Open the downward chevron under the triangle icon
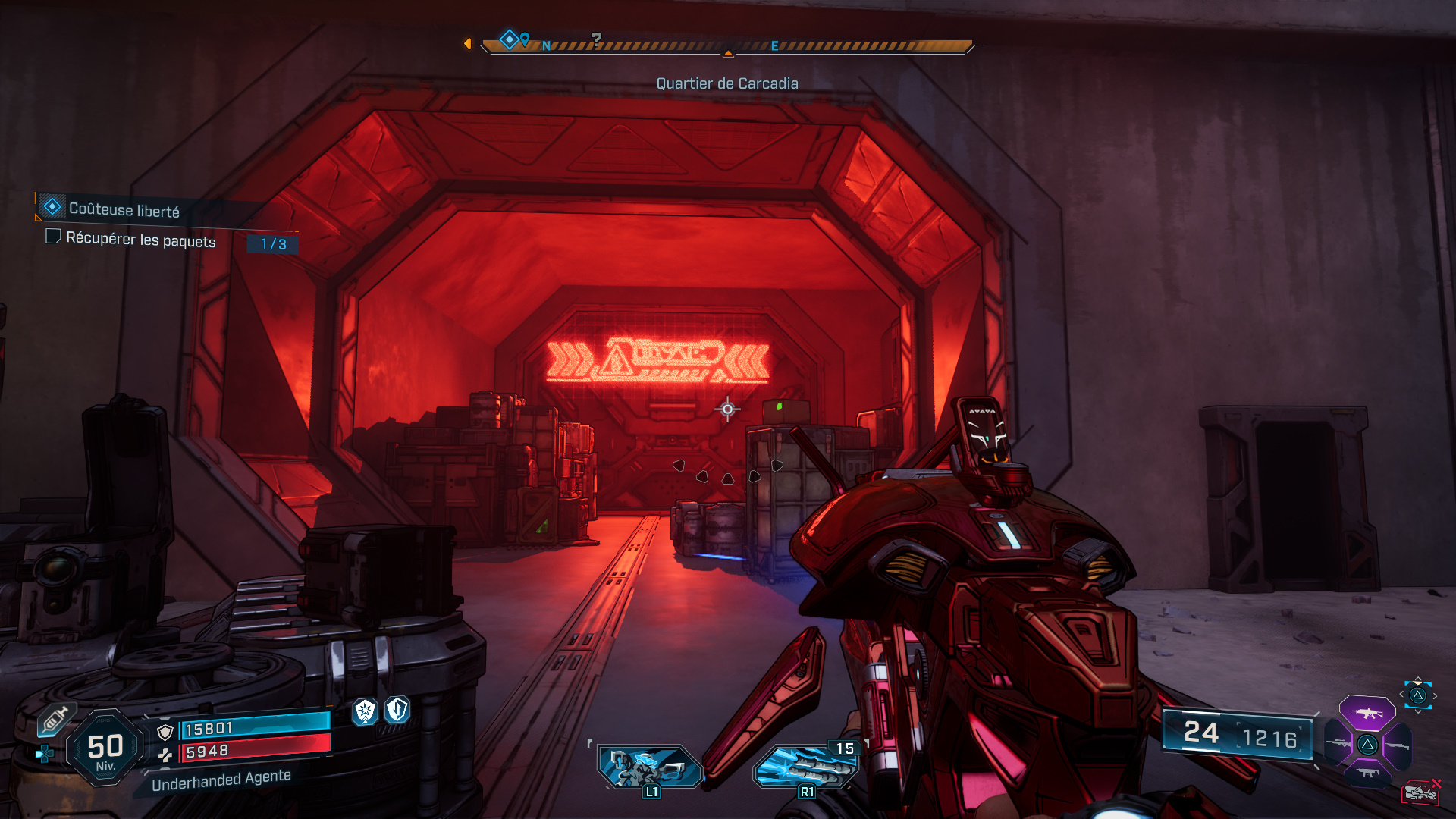 pos(1417,711)
